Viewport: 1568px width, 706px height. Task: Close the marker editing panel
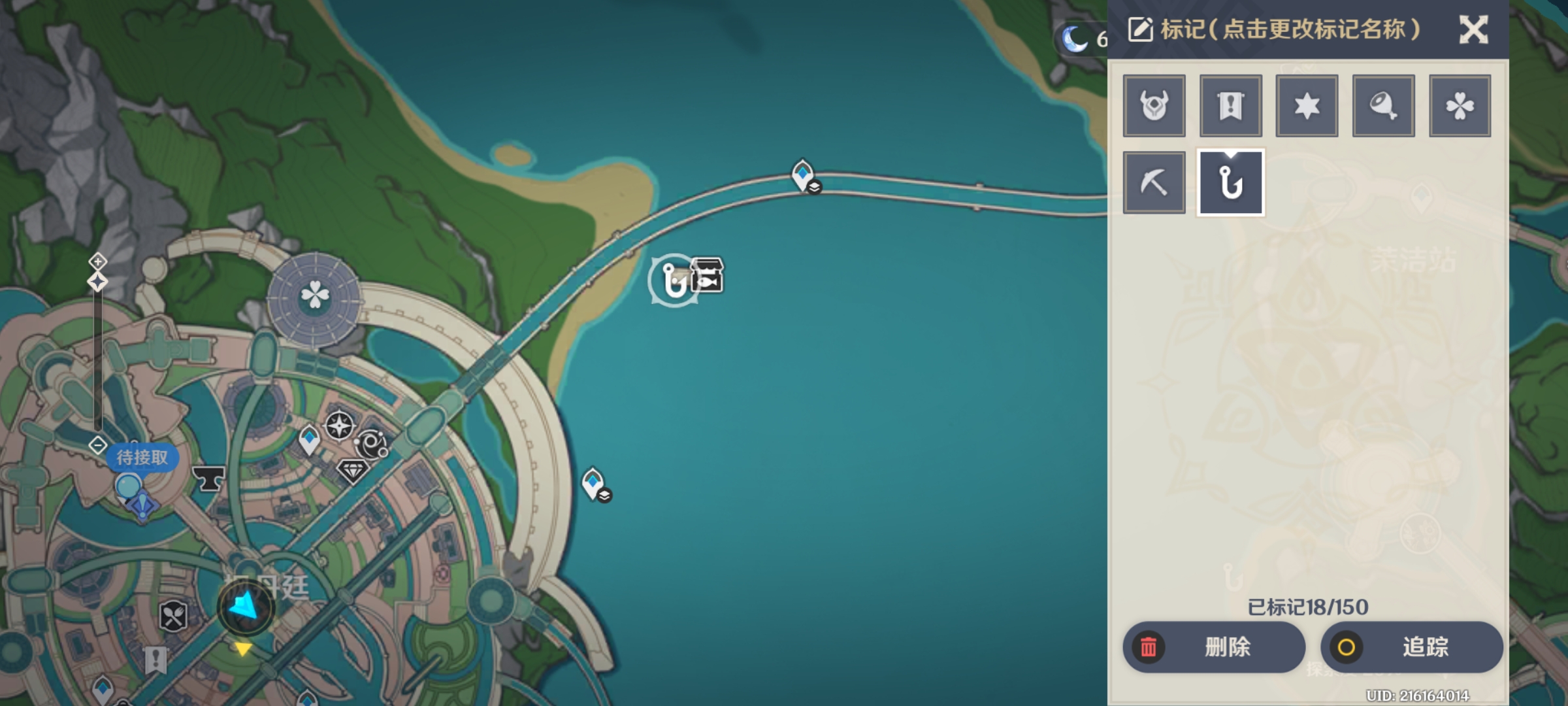point(1473,30)
